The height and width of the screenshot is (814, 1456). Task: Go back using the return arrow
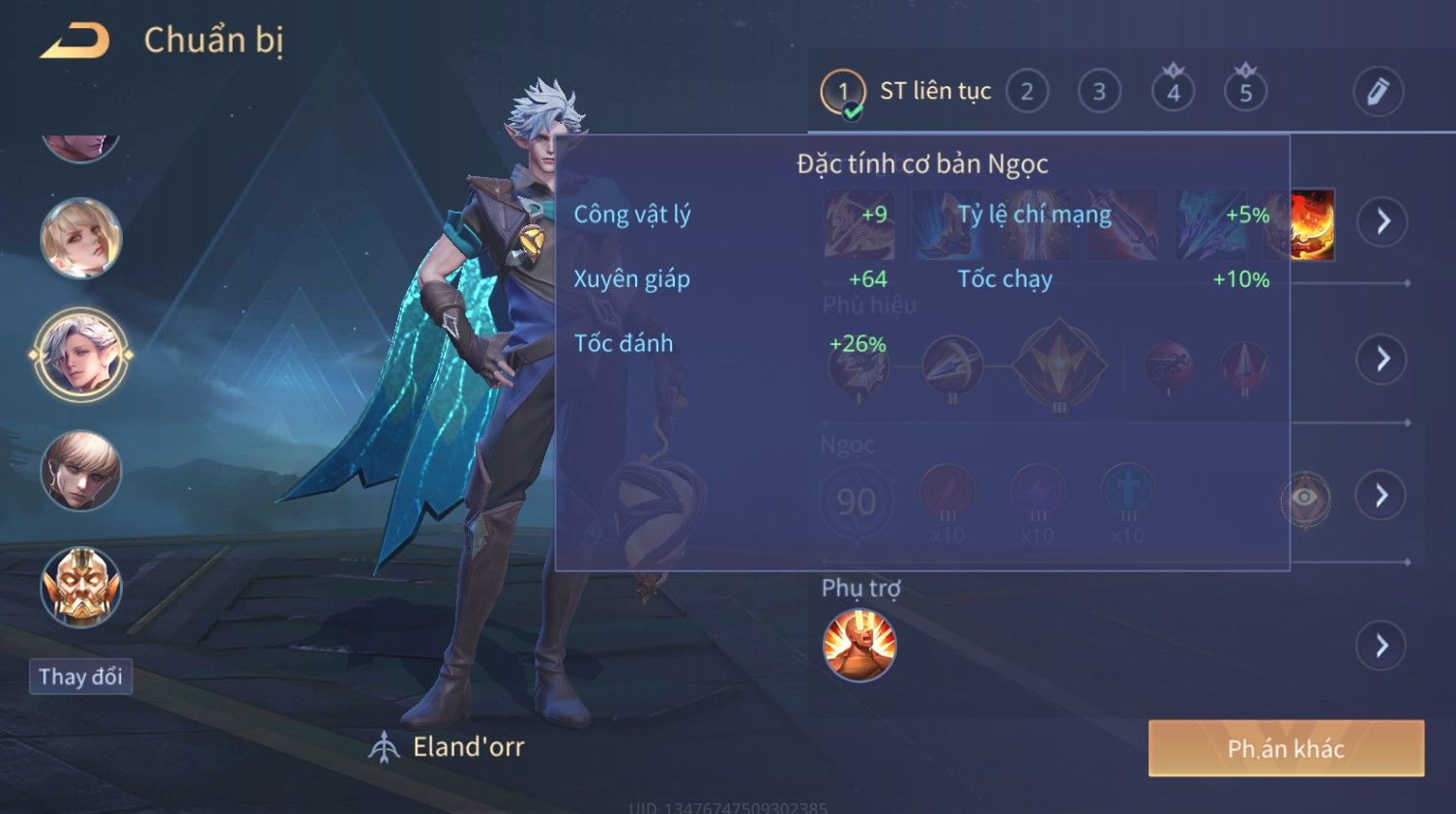75,41
